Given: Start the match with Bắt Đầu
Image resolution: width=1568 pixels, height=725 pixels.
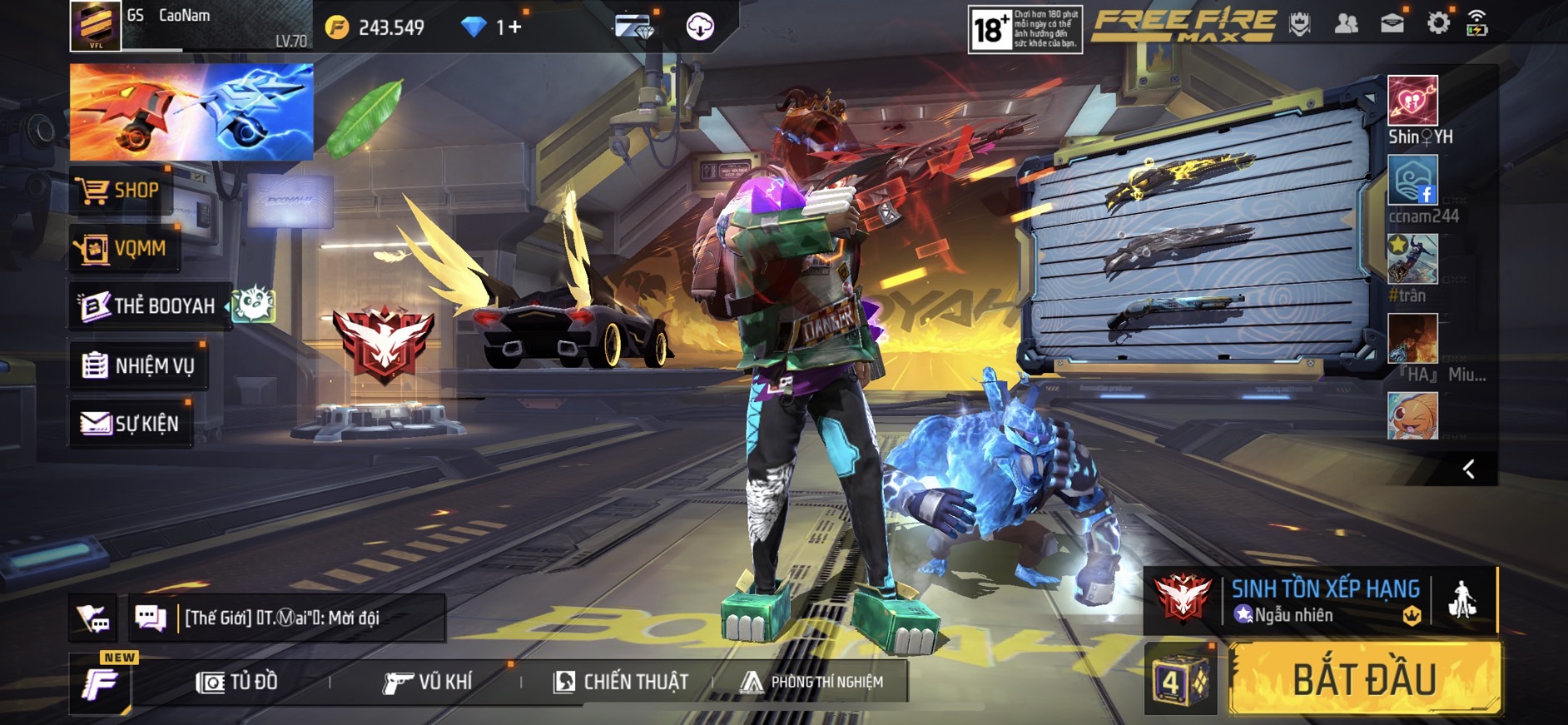Looking at the screenshot, I should pos(1365,680).
